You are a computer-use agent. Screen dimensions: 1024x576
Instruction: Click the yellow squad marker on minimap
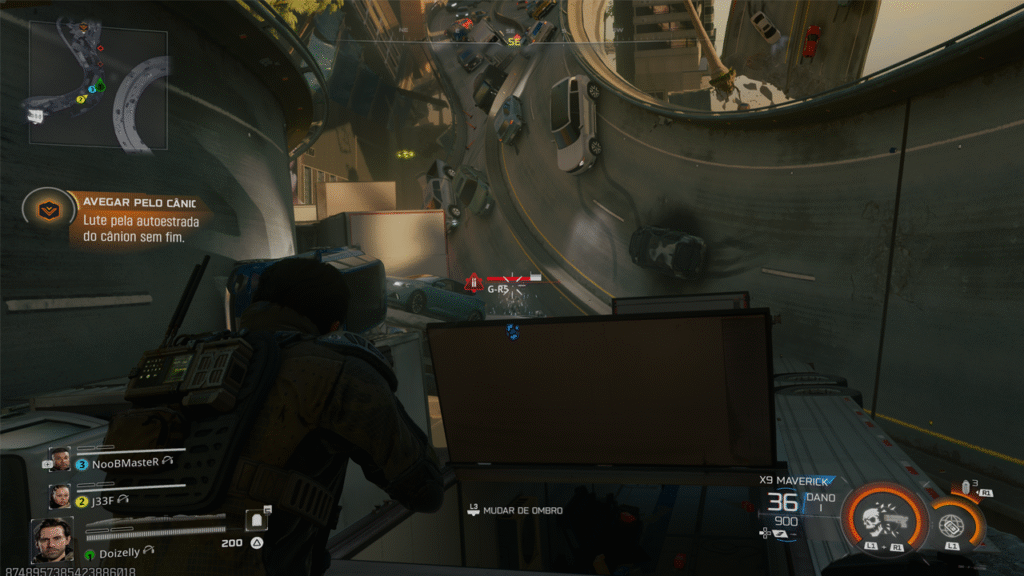click(x=81, y=100)
